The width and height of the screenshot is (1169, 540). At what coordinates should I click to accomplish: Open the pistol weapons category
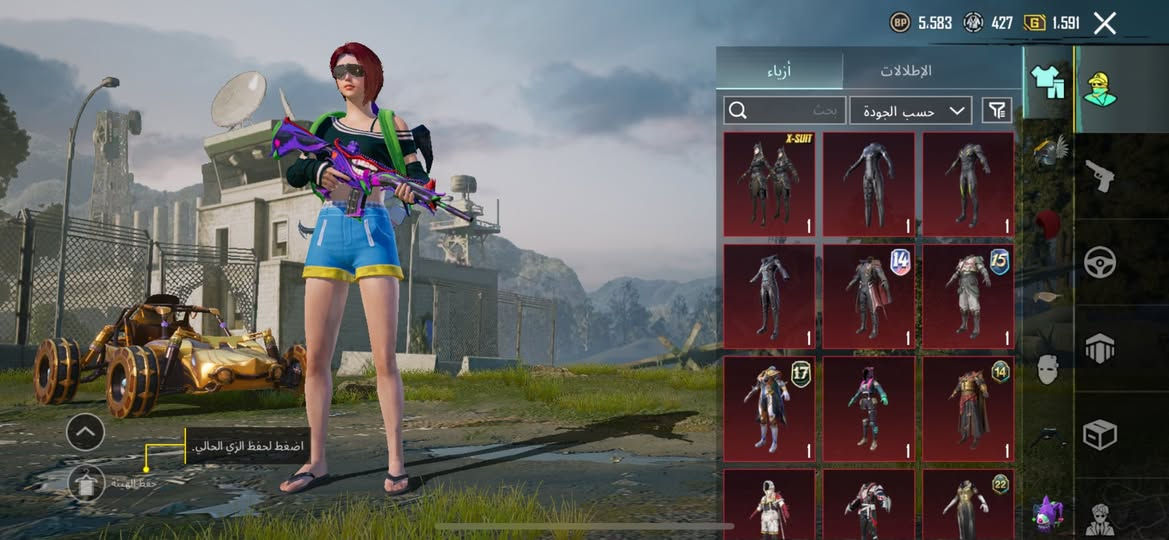pyautogui.click(x=1101, y=177)
